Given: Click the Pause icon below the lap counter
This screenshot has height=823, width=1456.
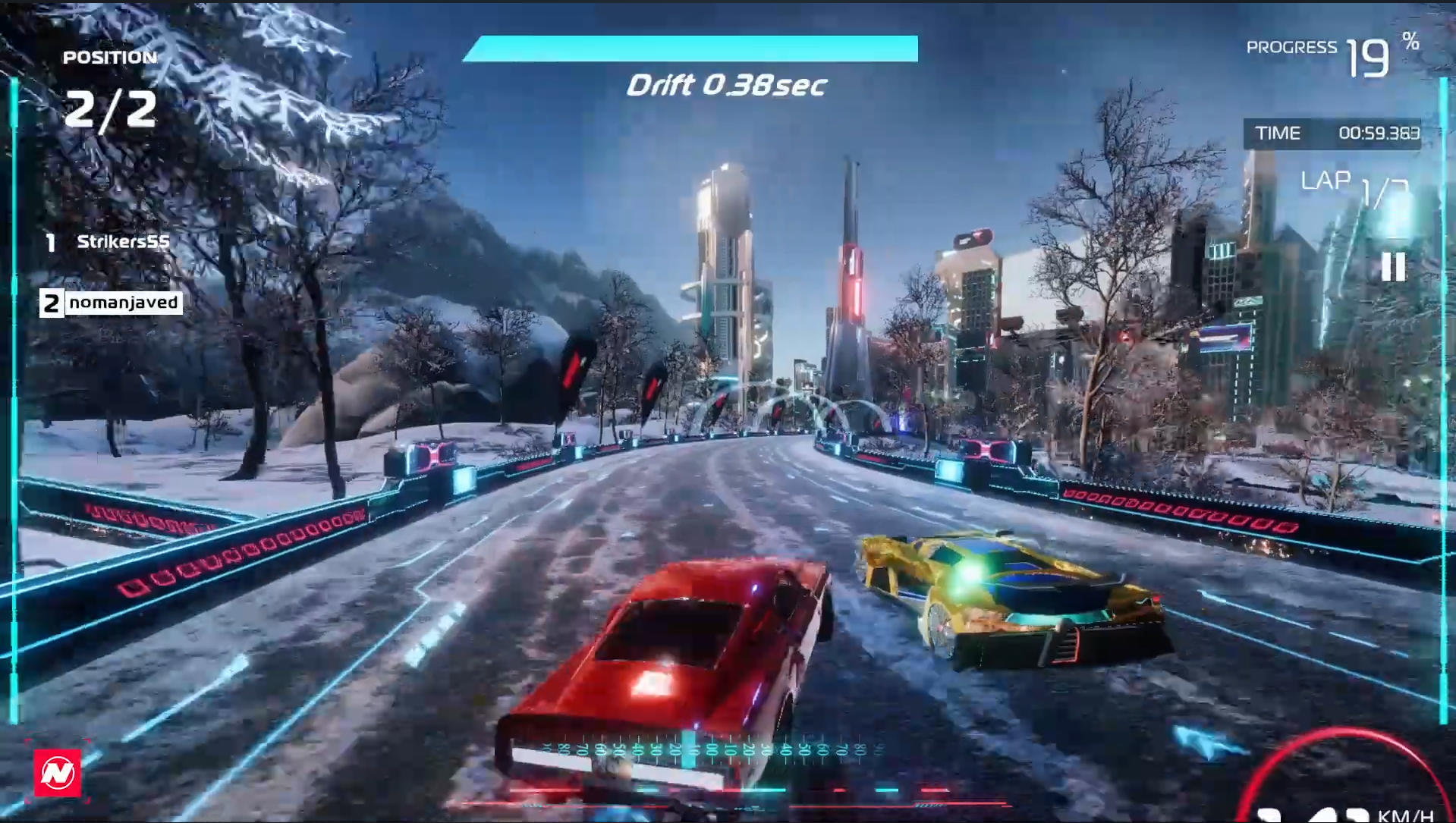Looking at the screenshot, I should point(1393,267).
